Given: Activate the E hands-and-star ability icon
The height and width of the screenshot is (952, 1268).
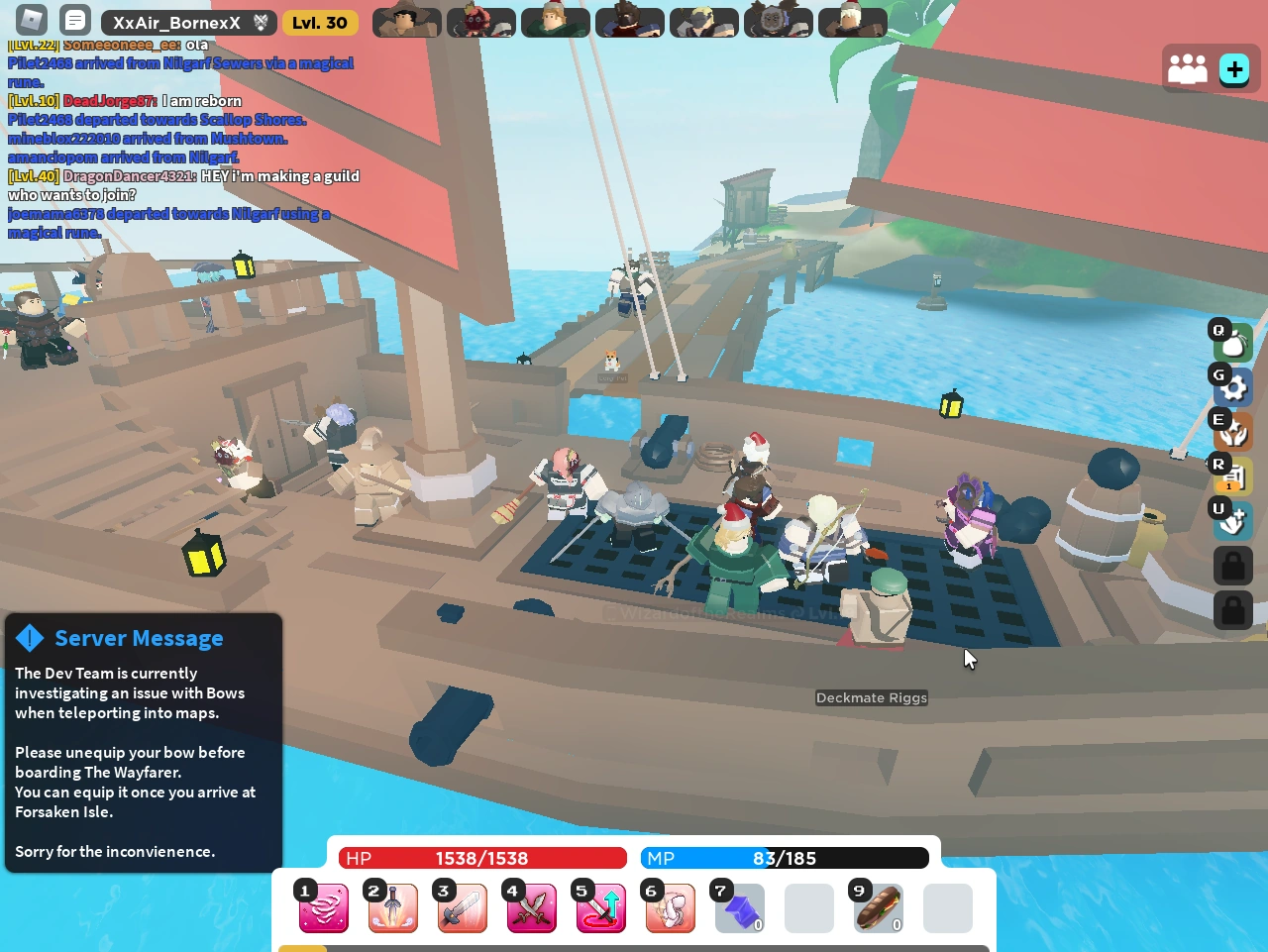Looking at the screenshot, I should click(x=1231, y=431).
